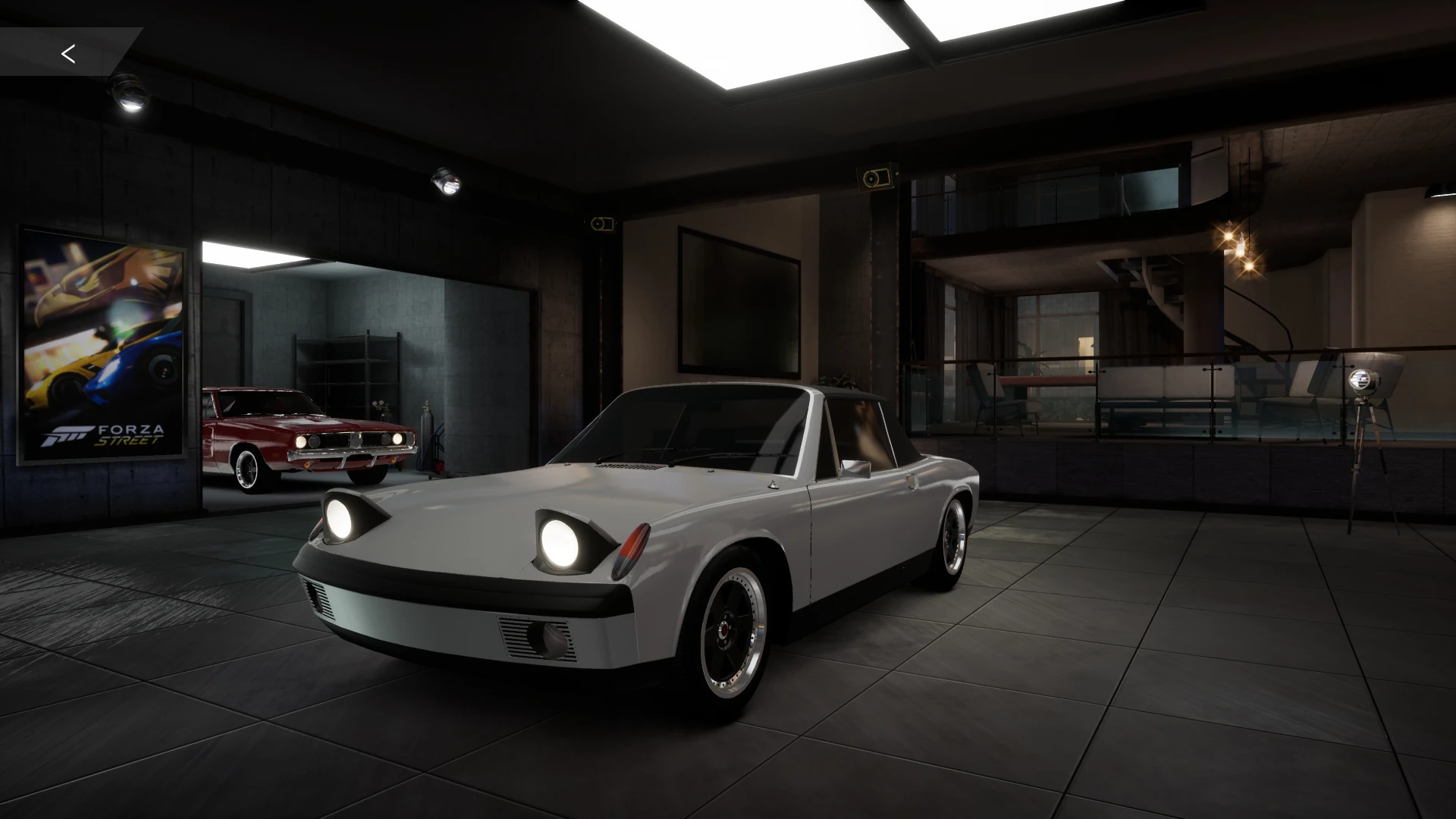
Task: Click the back chevron arrow top-left
Action: pyautogui.click(x=68, y=53)
